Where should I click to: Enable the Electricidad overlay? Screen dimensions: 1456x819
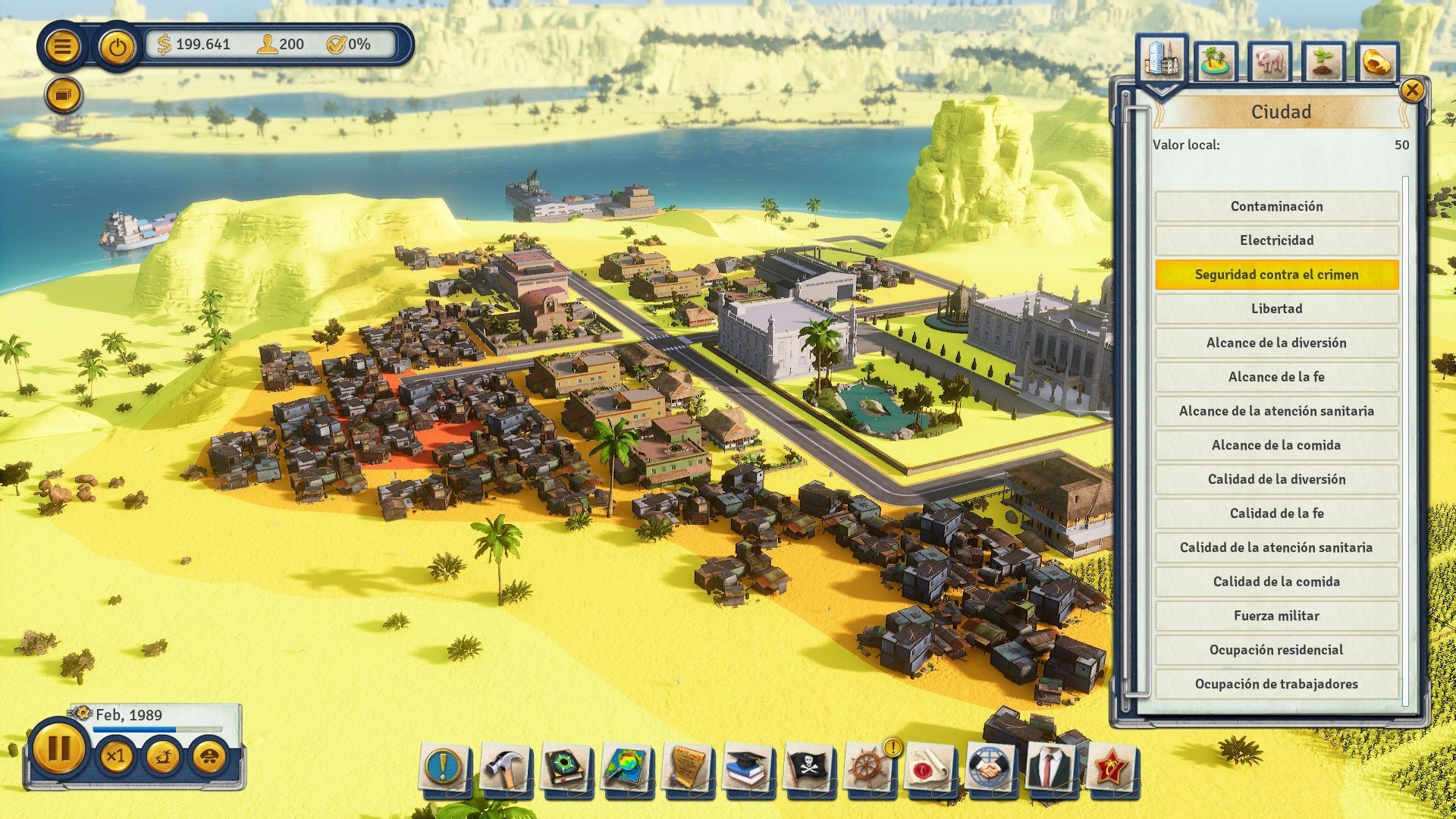point(1276,240)
